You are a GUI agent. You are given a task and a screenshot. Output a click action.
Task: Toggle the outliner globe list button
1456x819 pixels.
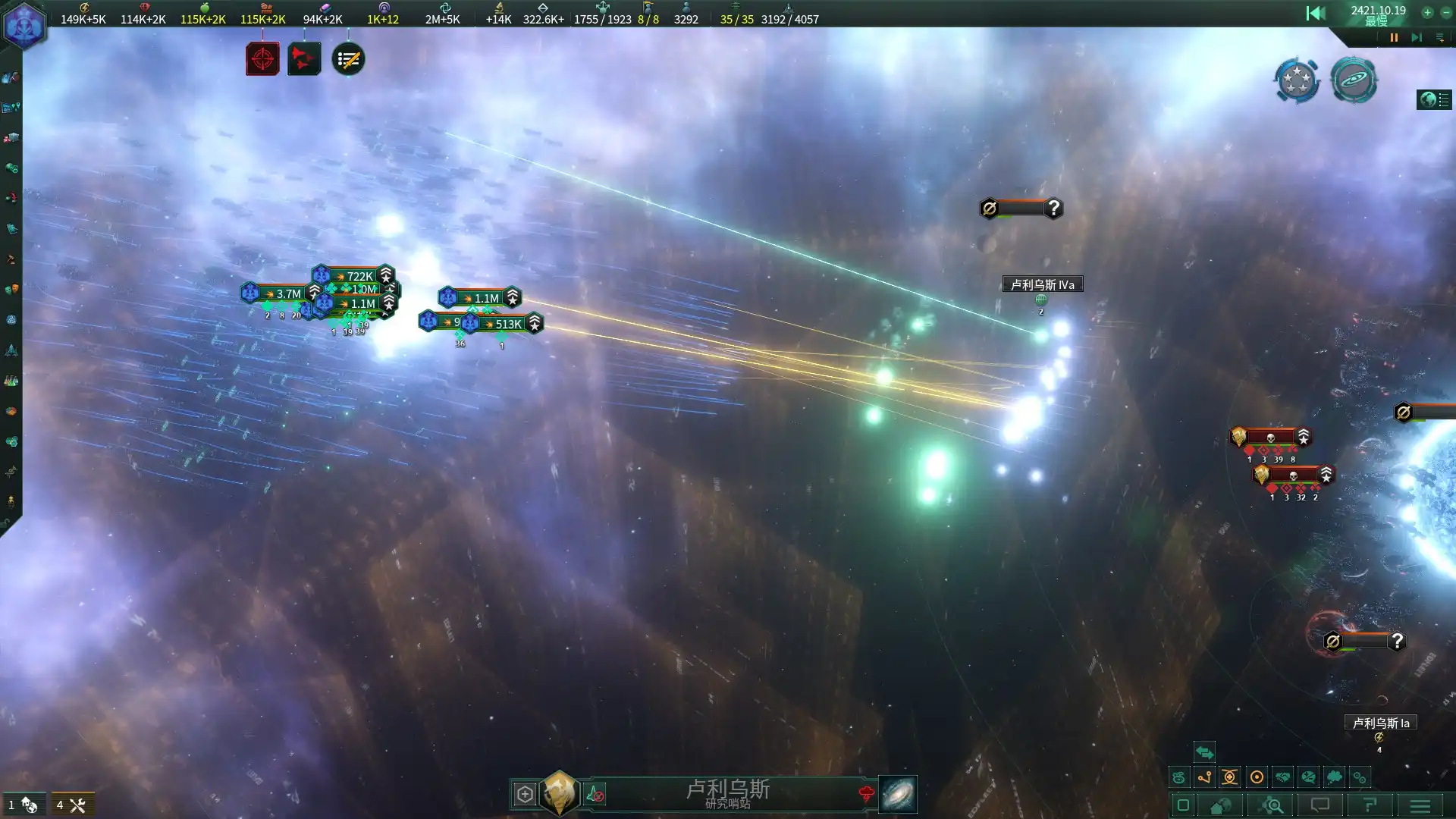(1434, 99)
